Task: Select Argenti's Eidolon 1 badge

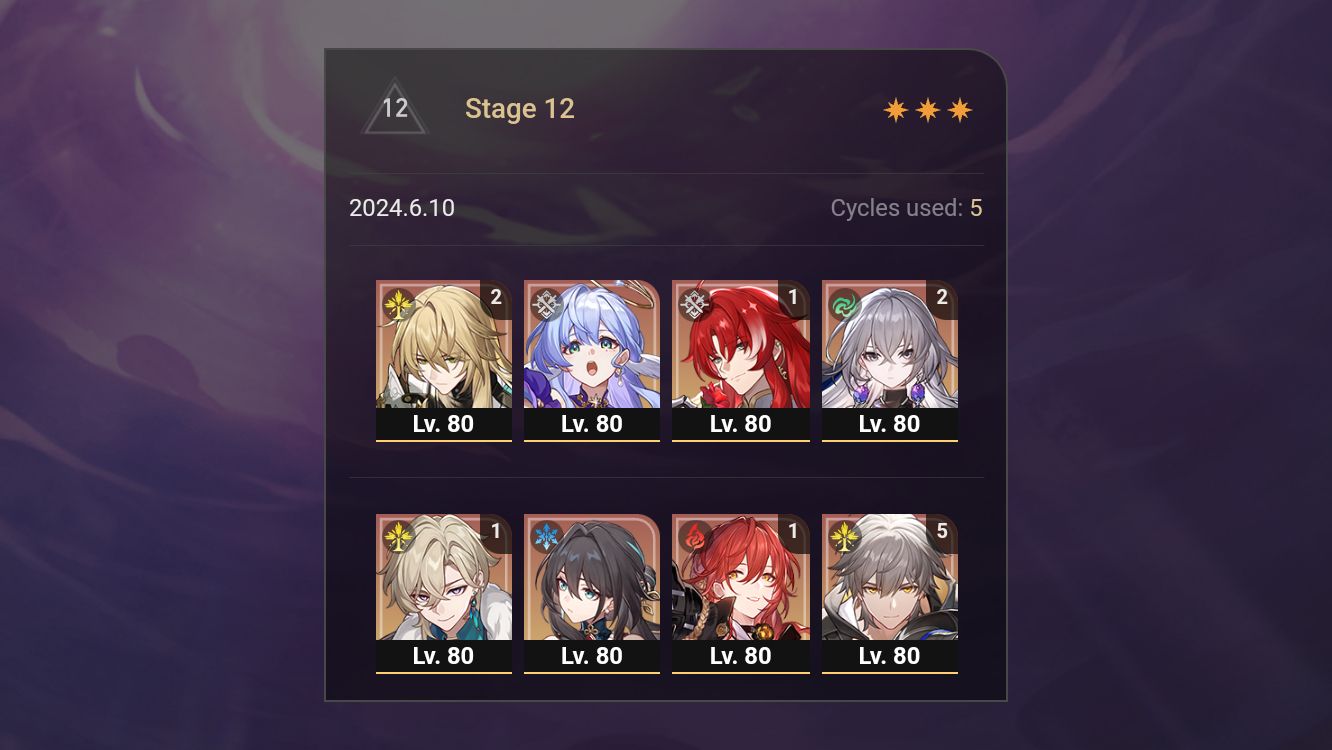Action: click(795, 297)
